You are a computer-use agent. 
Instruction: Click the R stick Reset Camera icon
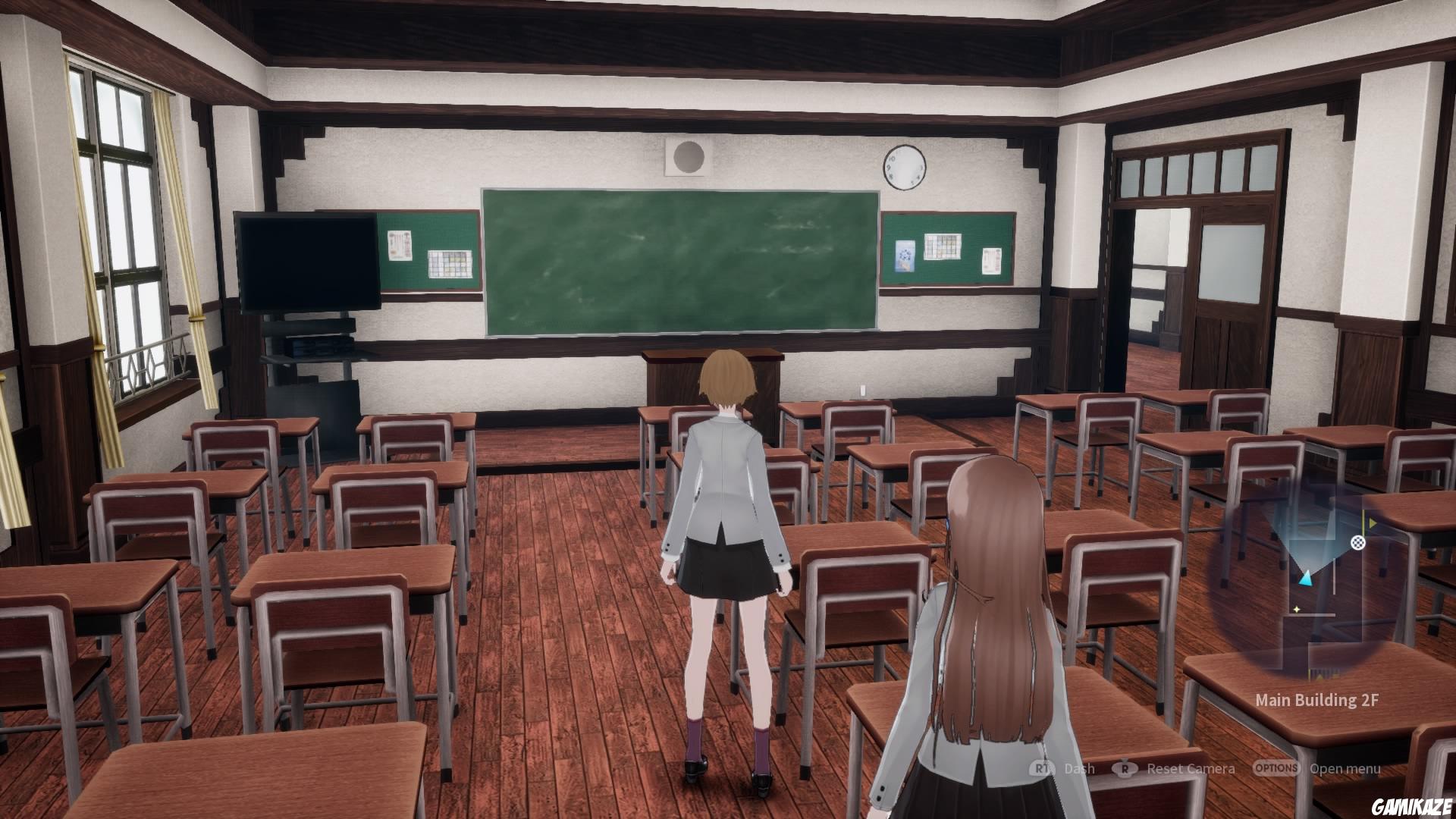(1125, 768)
